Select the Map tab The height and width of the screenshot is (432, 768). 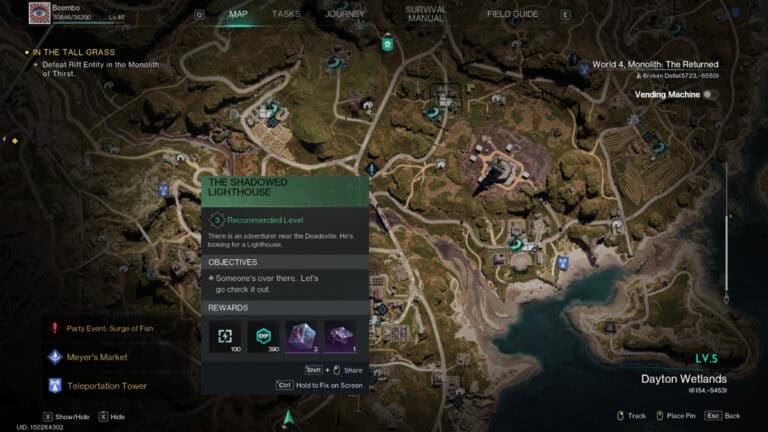tap(238, 14)
